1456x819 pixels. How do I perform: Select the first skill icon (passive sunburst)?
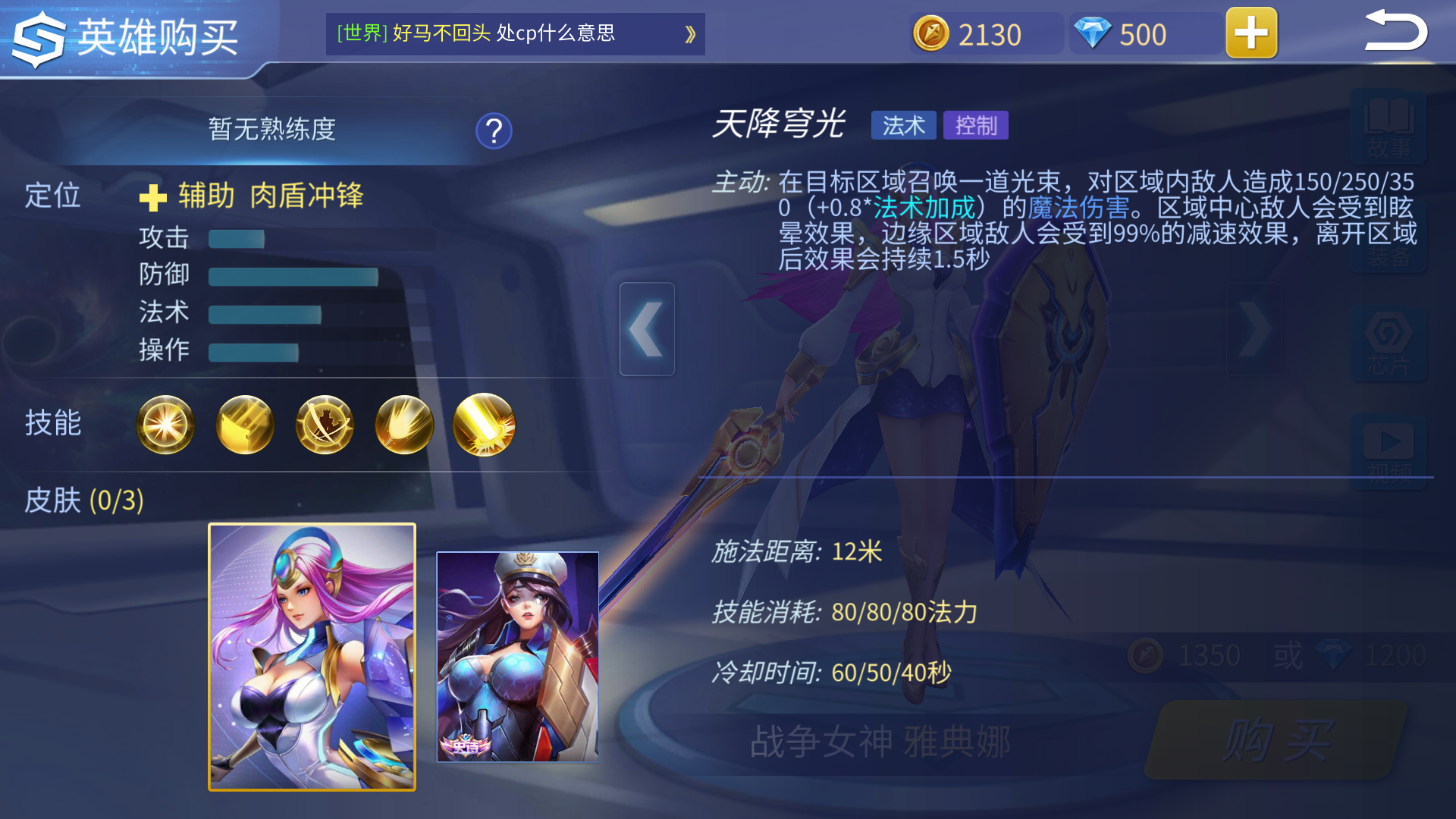165,425
